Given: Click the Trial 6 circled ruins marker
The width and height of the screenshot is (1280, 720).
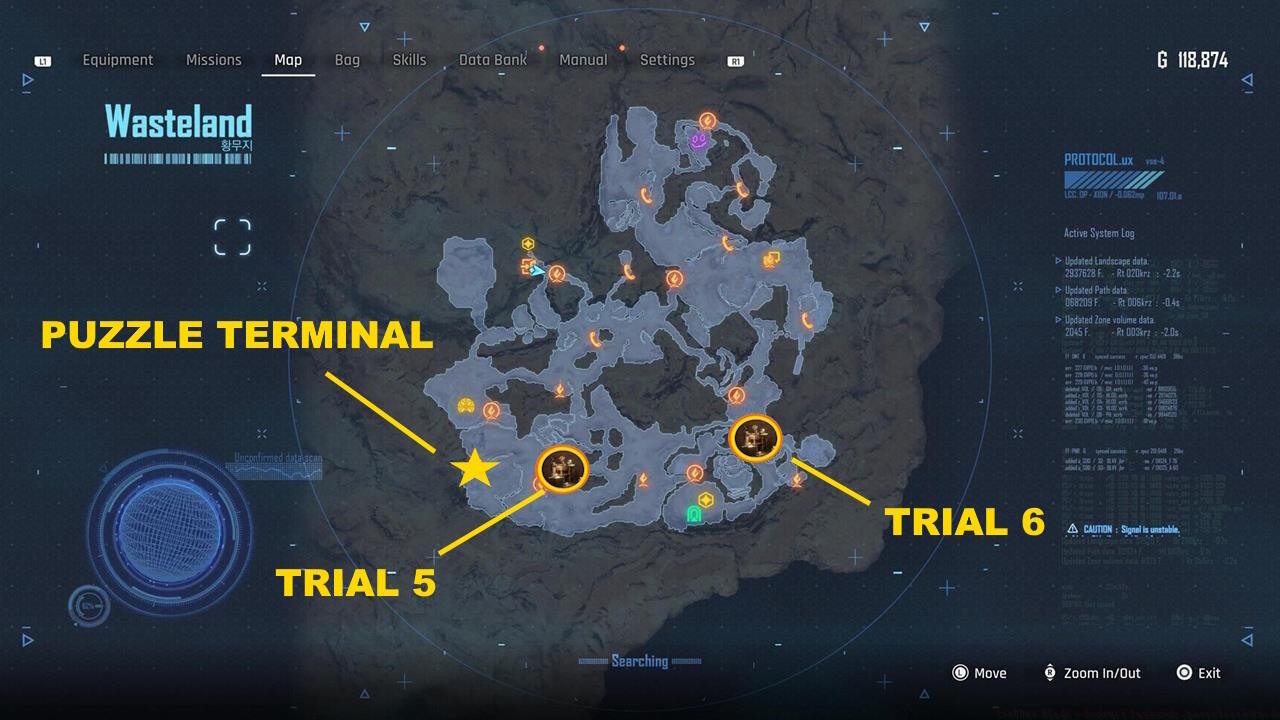Looking at the screenshot, I should tap(755, 440).
